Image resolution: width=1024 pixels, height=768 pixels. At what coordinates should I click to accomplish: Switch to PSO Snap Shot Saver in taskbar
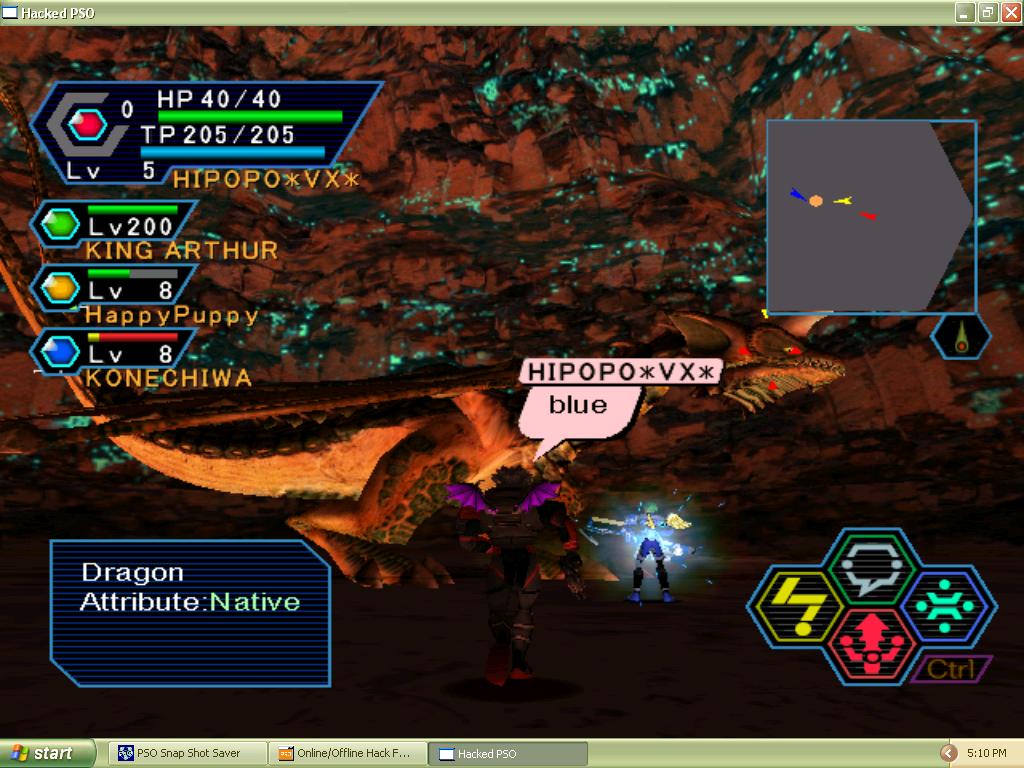[188, 753]
